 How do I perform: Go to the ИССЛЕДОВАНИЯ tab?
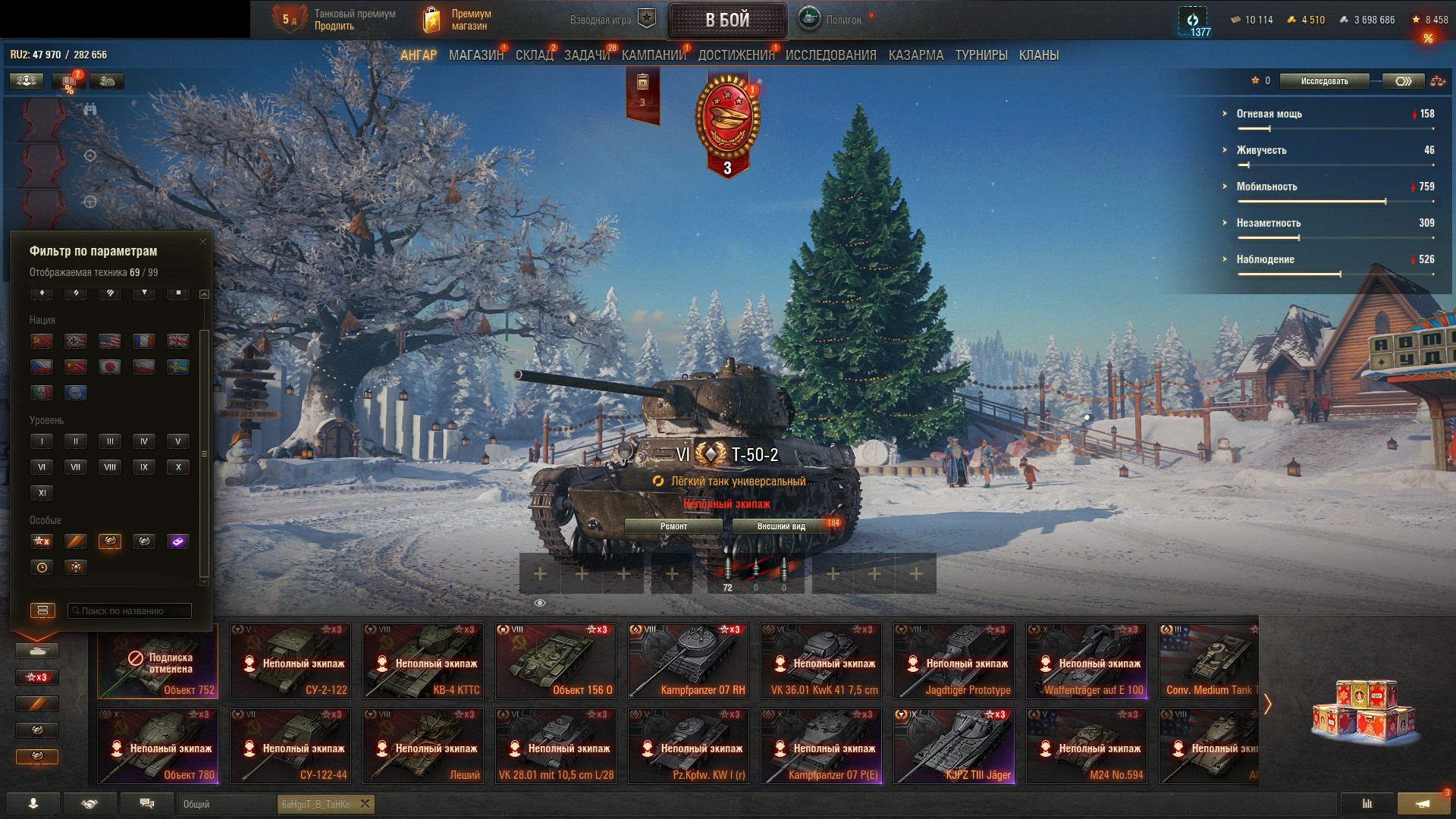(x=830, y=55)
